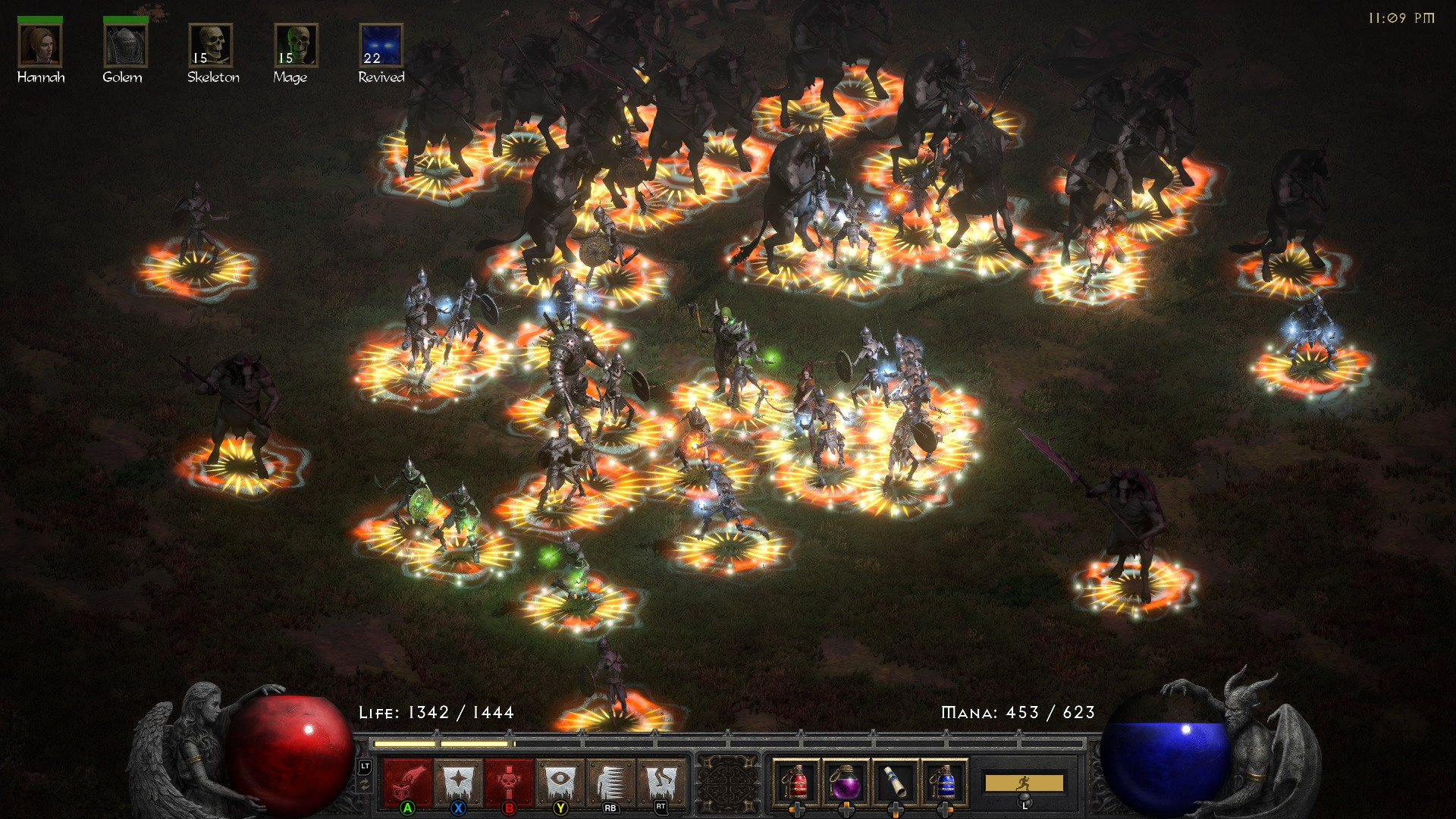Toggle run/walk mode
This screenshot has height=819, width=1456.
pyautogui.click(x=1025, y=781)
